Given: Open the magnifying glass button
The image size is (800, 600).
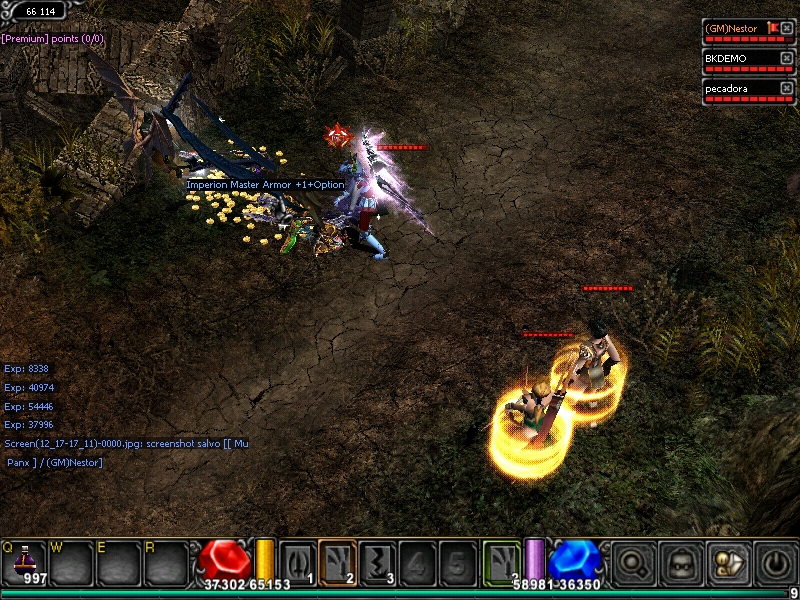Looking at the screenshot, I should (634, 564).
